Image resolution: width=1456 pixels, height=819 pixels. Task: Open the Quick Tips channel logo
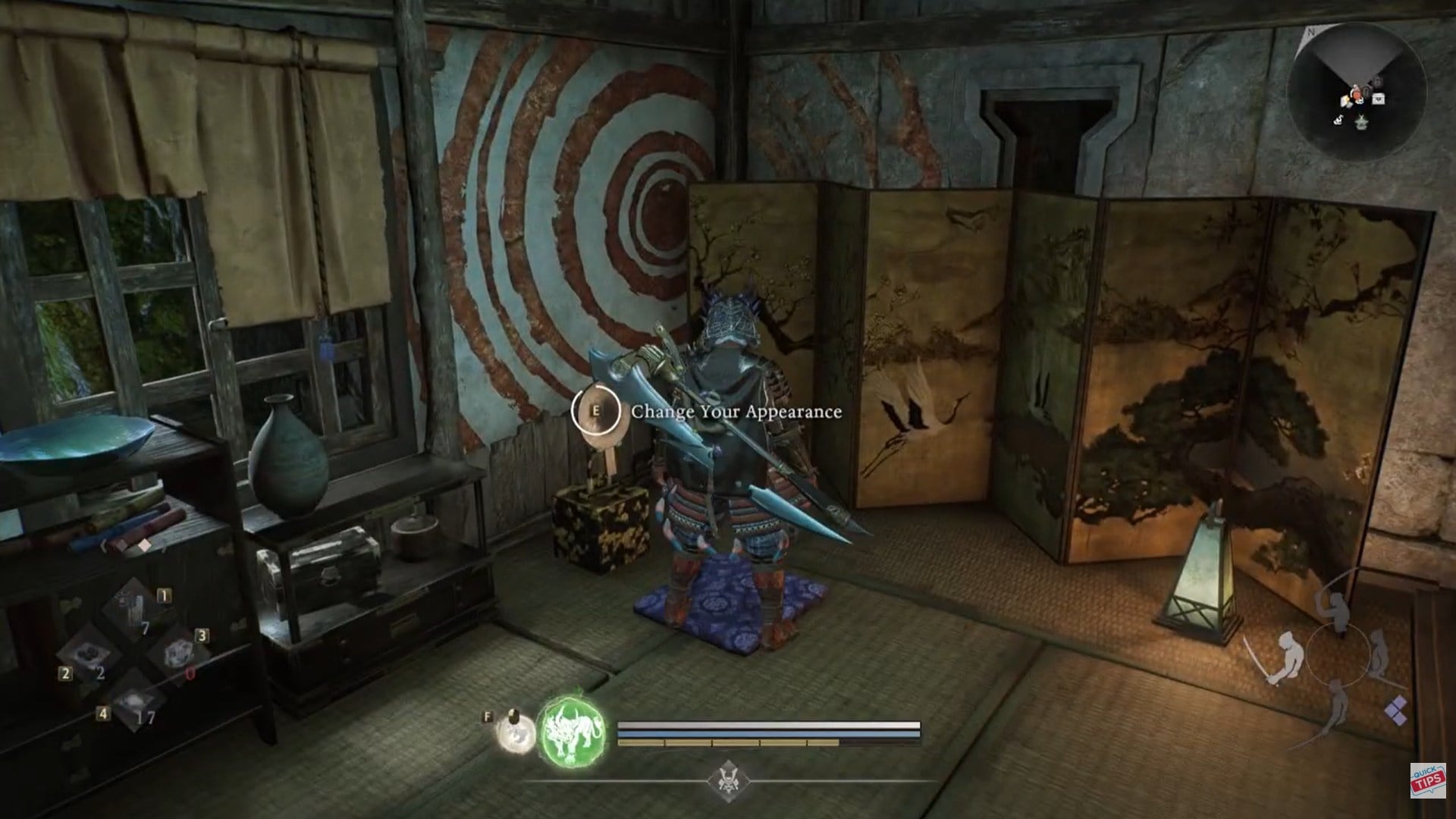(x=1427, y=780)
